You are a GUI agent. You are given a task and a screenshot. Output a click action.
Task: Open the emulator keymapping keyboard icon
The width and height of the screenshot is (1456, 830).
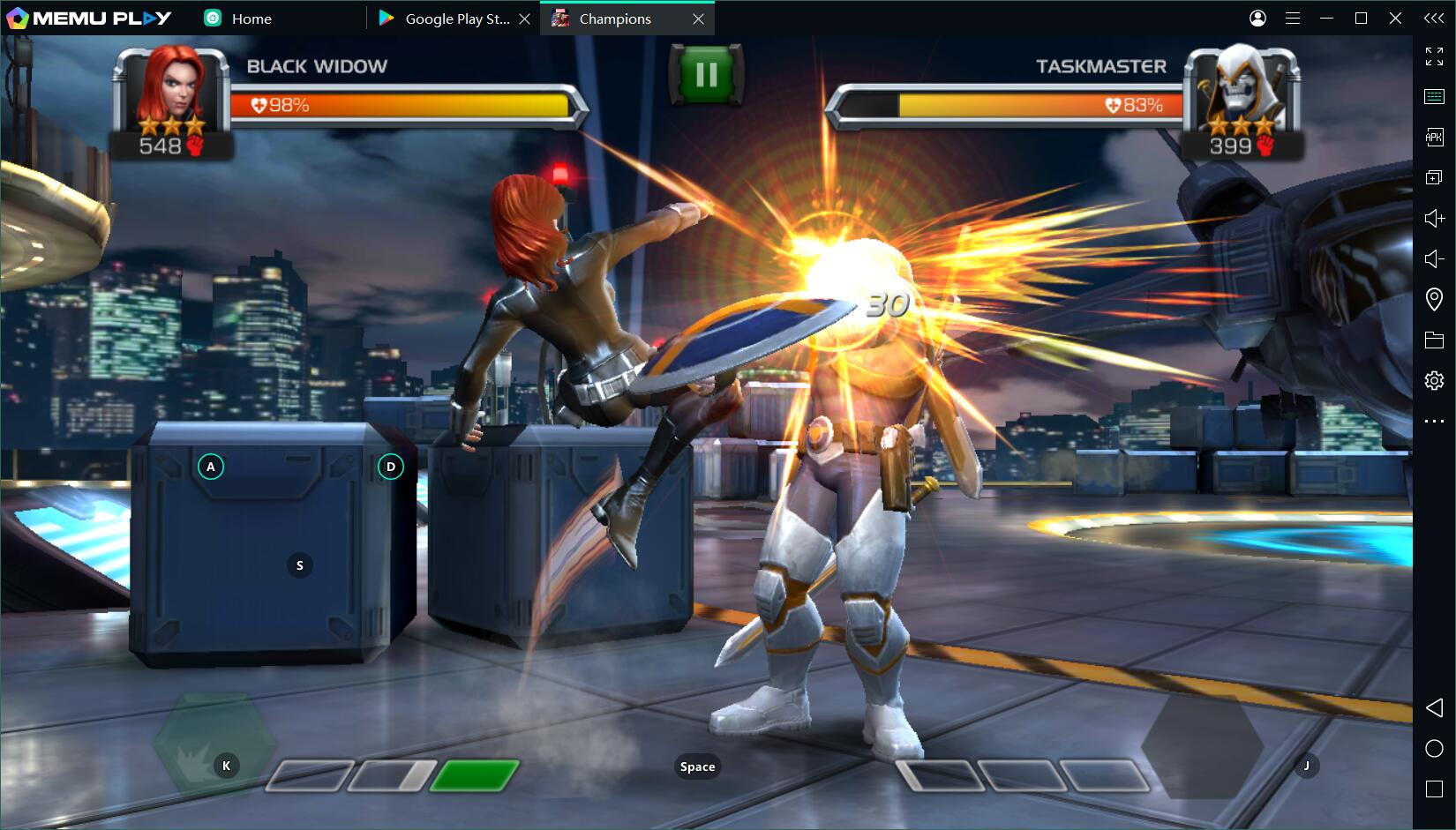coord(1434,96)
